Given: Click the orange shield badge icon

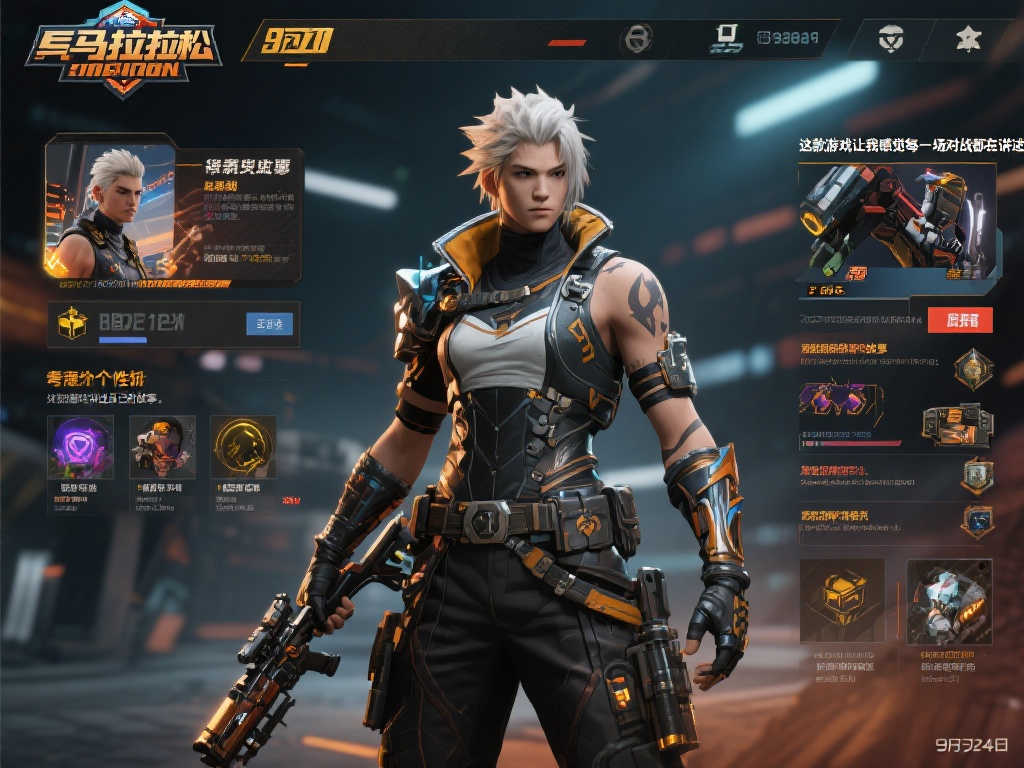Looking at the screenshot, I should pos(976,475).
